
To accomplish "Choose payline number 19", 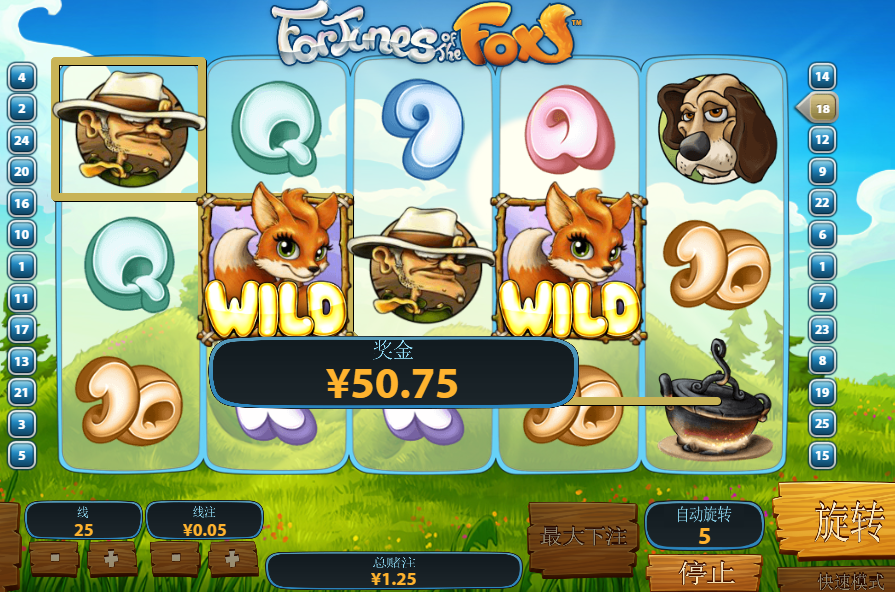I will pos(822,393).
